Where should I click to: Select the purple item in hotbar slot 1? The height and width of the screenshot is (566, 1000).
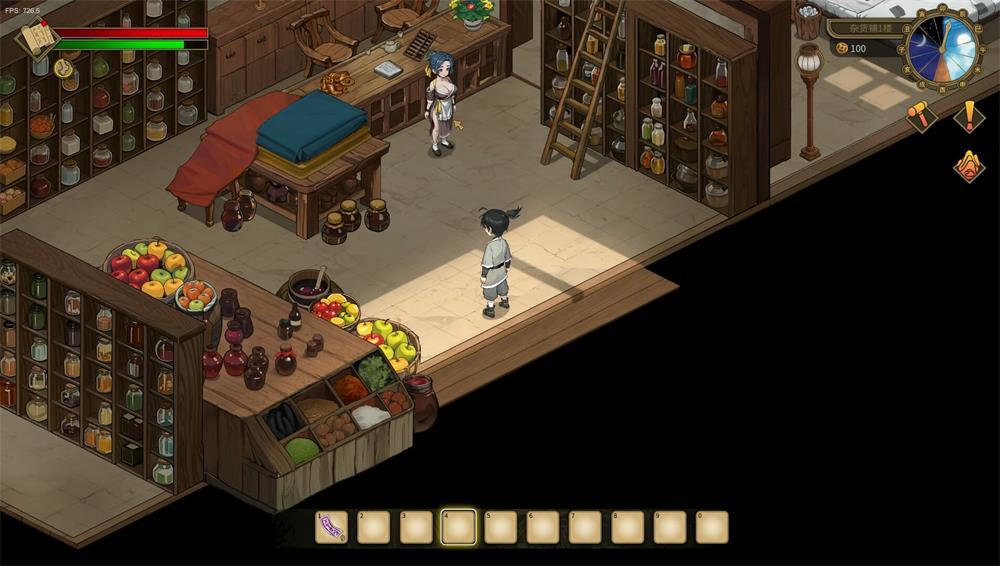coord(332,527)
